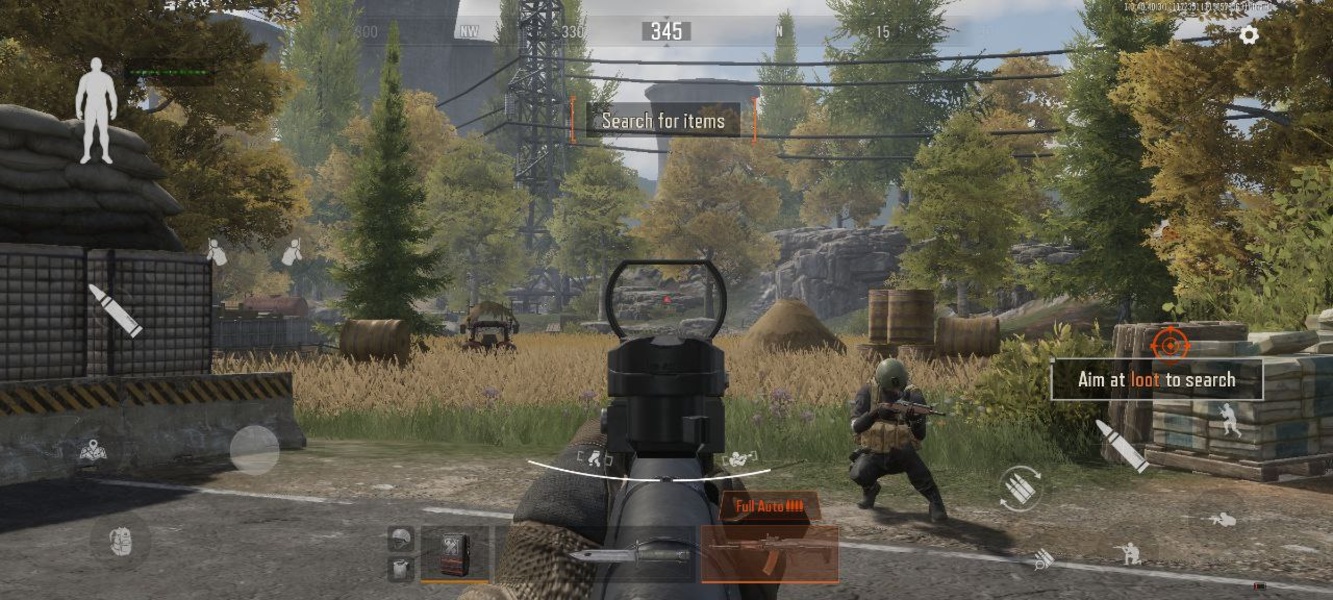Toggle the Full Auto fire mode
The height and width of the screenshot is (600, 1333).
coord(769,506)
